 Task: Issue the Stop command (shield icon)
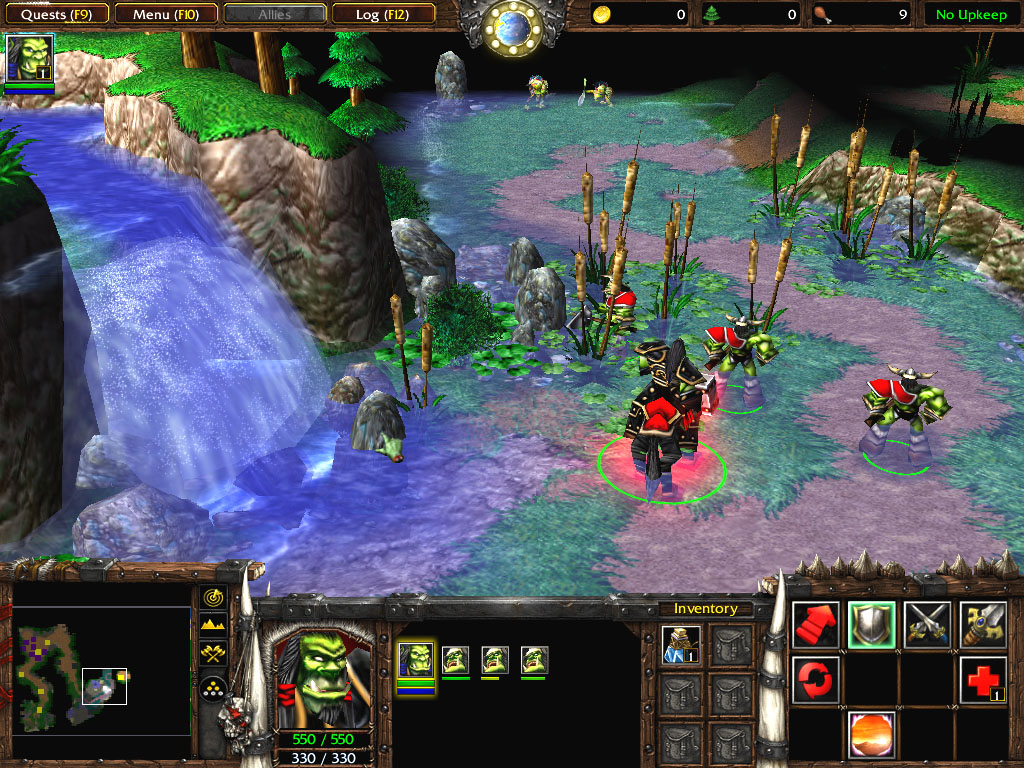(871, 624)
